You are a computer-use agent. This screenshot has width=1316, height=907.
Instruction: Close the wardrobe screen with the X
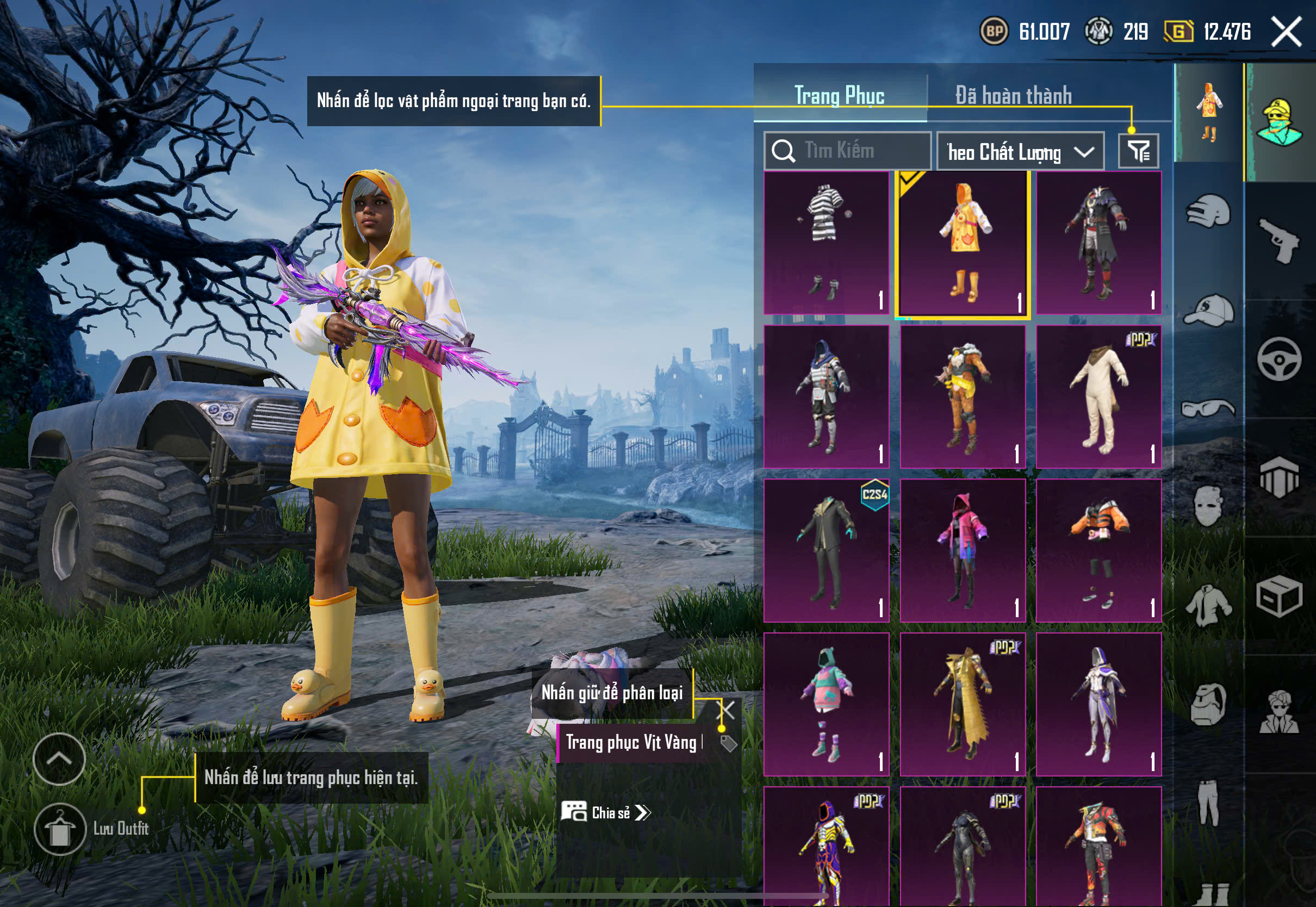click(x=1287, y=32)
